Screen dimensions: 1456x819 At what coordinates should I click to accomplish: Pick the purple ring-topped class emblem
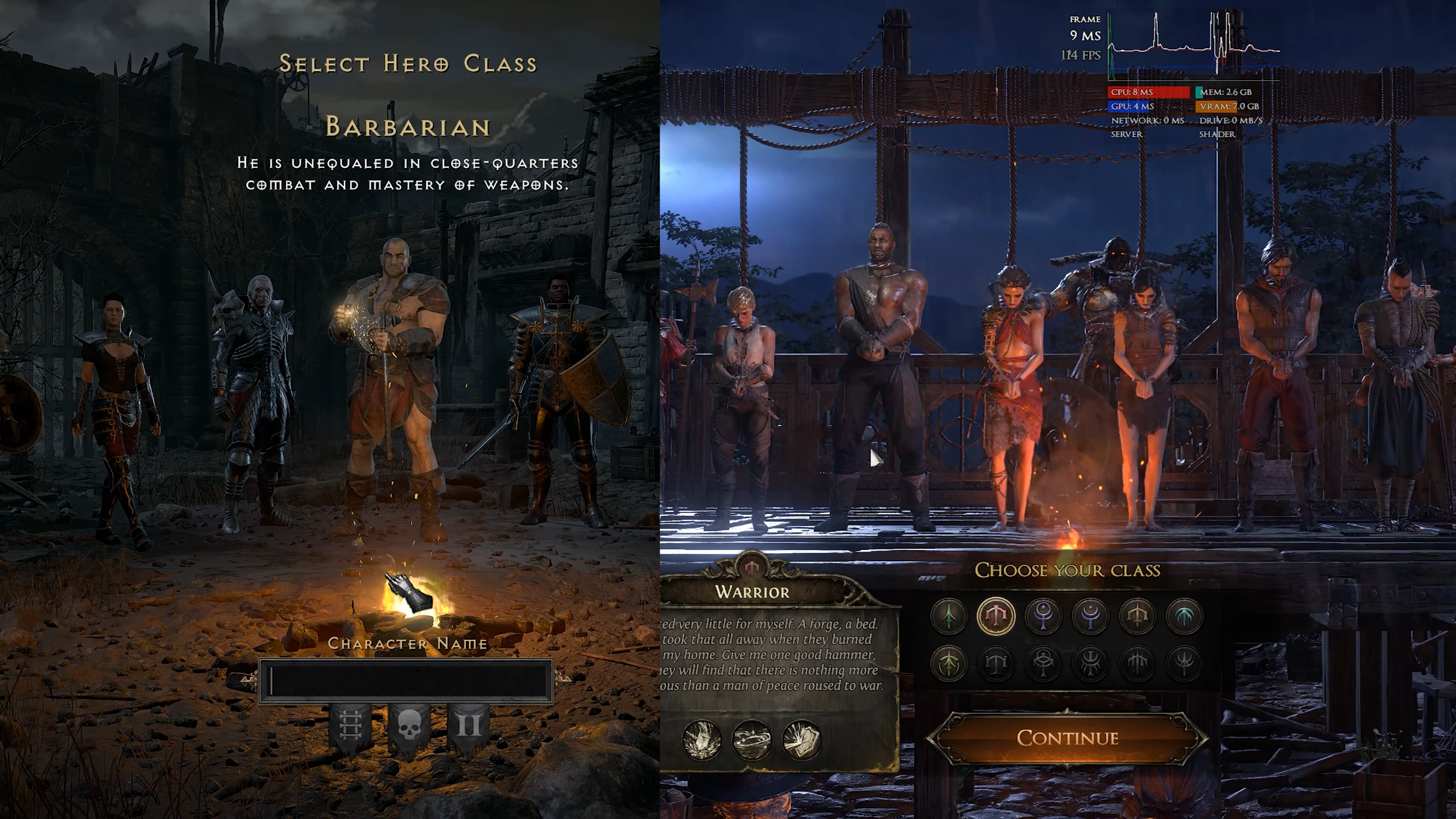click(x=1043, y=616)
